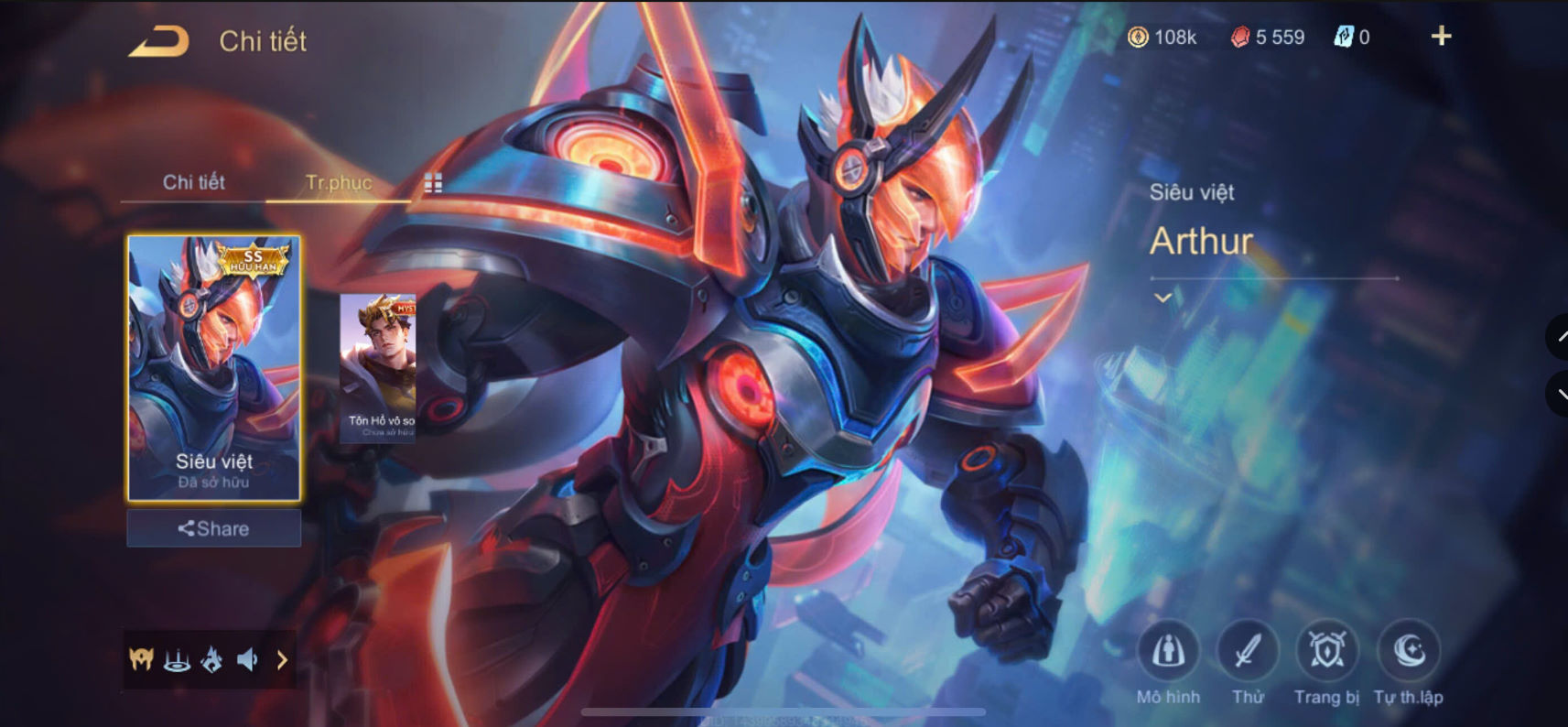Click the flame effect icon
1568x727 pixels.
pyautogui.click(x=211, y=658)
